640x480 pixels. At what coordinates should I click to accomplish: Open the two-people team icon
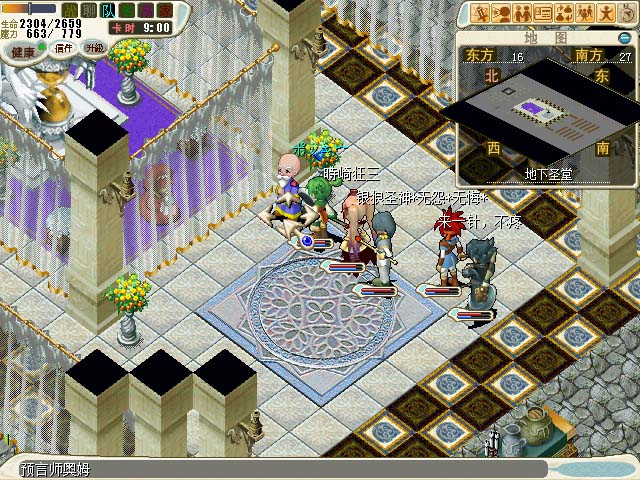coord(522,13)
